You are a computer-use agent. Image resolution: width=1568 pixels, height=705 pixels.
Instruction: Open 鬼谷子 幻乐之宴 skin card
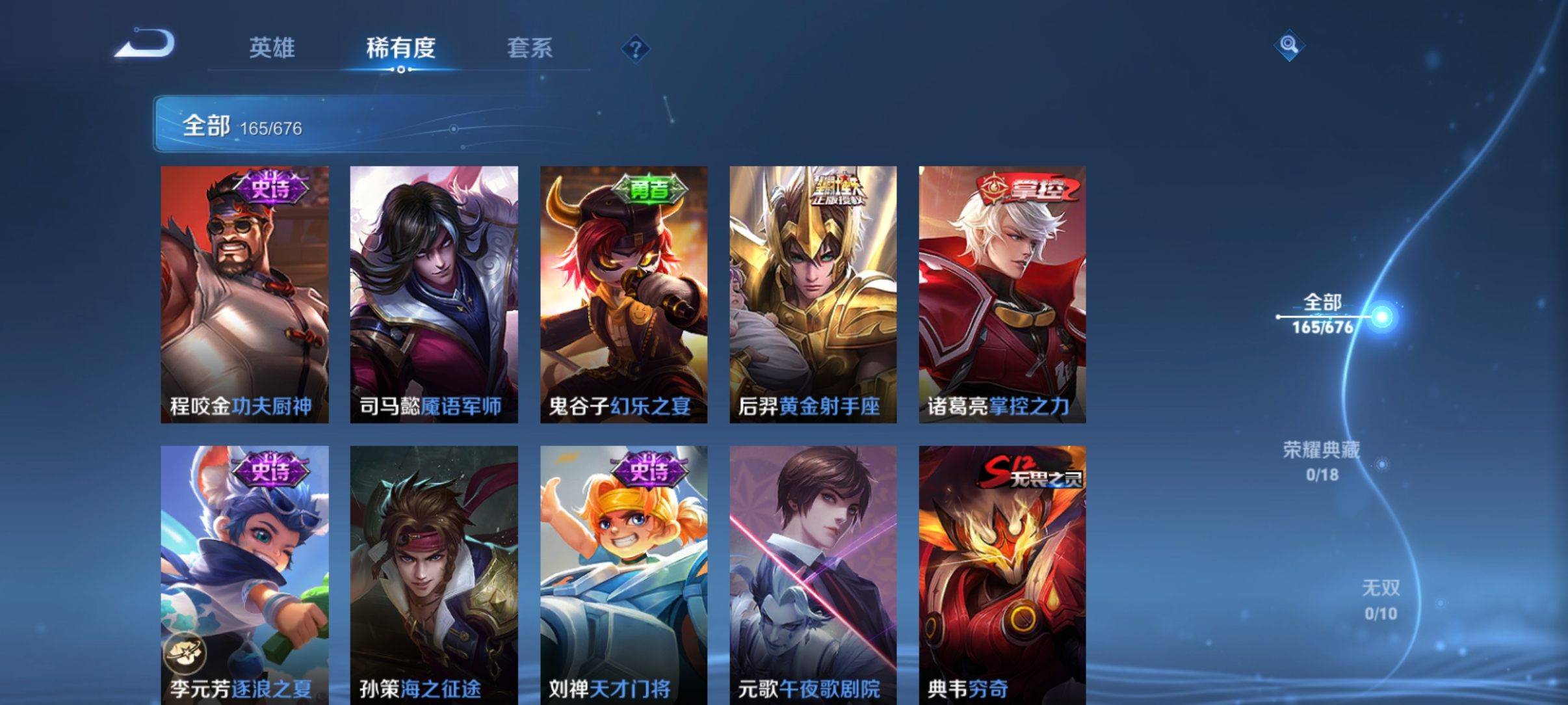click(623, 294)
